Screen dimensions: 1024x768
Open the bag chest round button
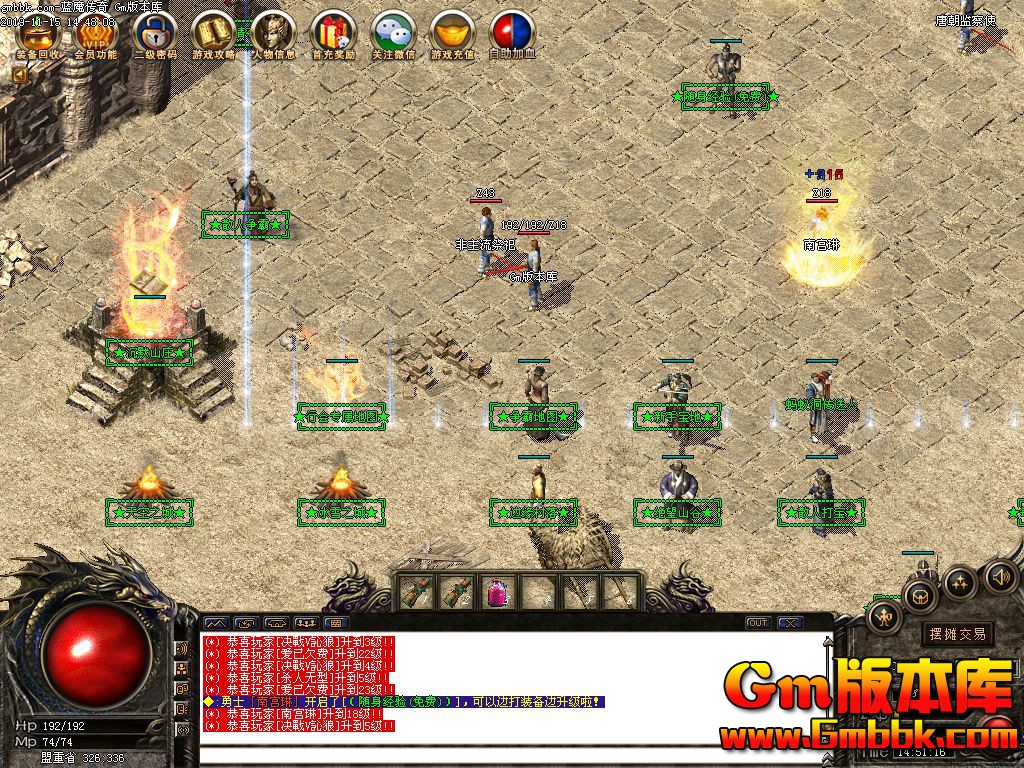click(x=919, y=597)
